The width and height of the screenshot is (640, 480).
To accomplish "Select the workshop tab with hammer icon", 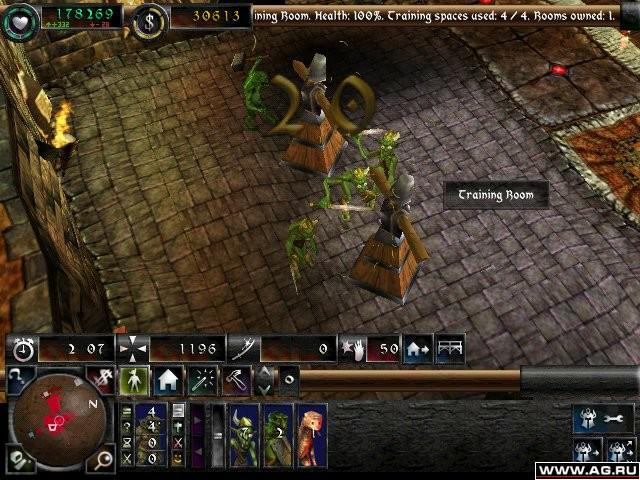I will 236,380.
